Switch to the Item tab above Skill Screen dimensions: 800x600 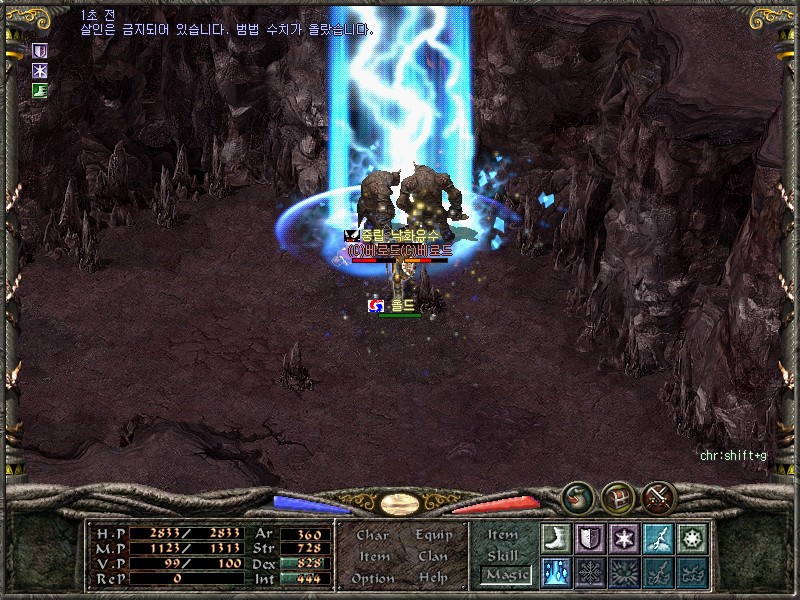coord(503,535)
